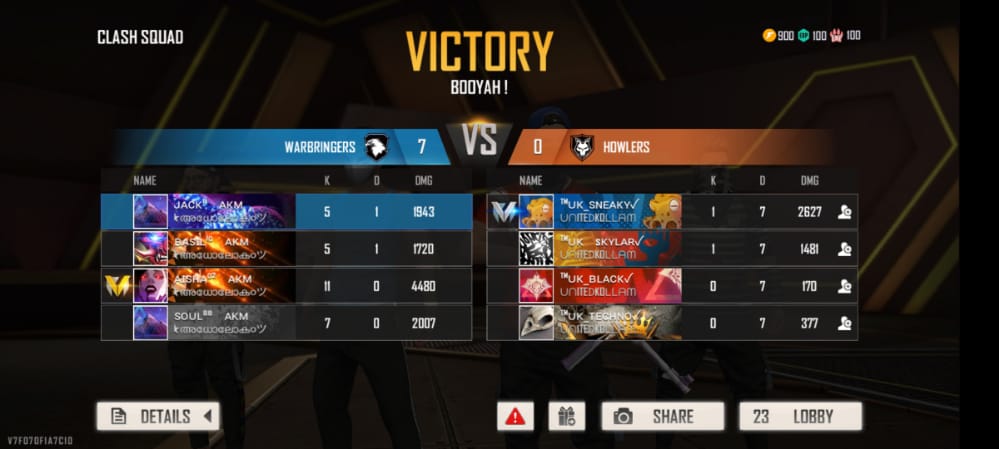Click the Howlers team wolf emblem
Viewport: 999px width, 449px height.
pyautogui.click(x=581, y=148)
